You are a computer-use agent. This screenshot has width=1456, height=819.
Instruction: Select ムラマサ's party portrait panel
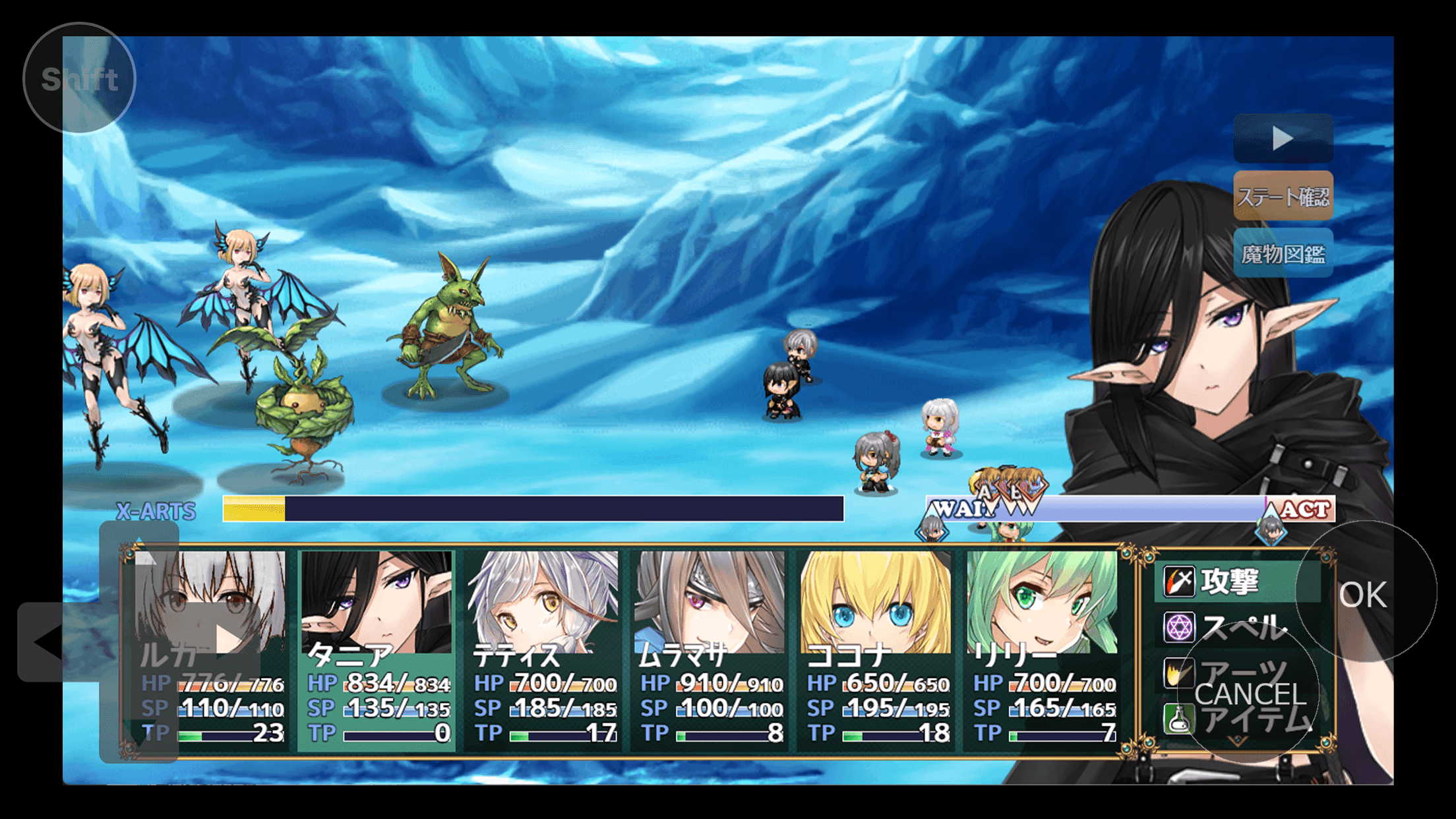pos(710,650)
